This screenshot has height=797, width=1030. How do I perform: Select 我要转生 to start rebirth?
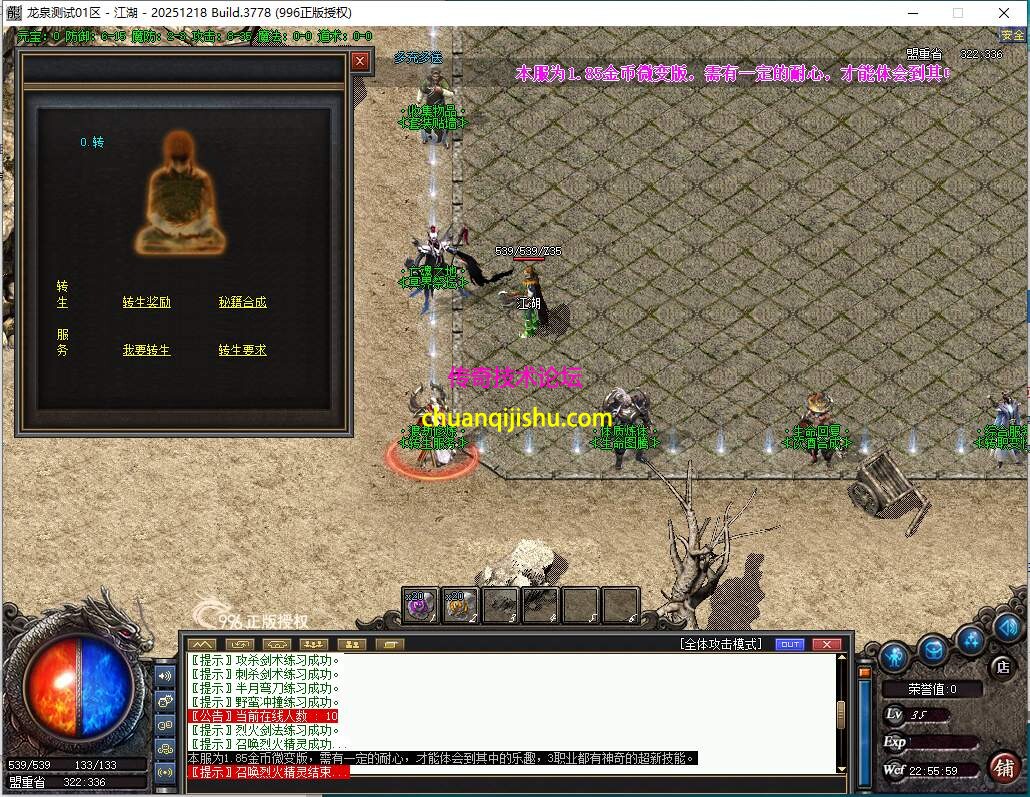[x=147, y=350]
